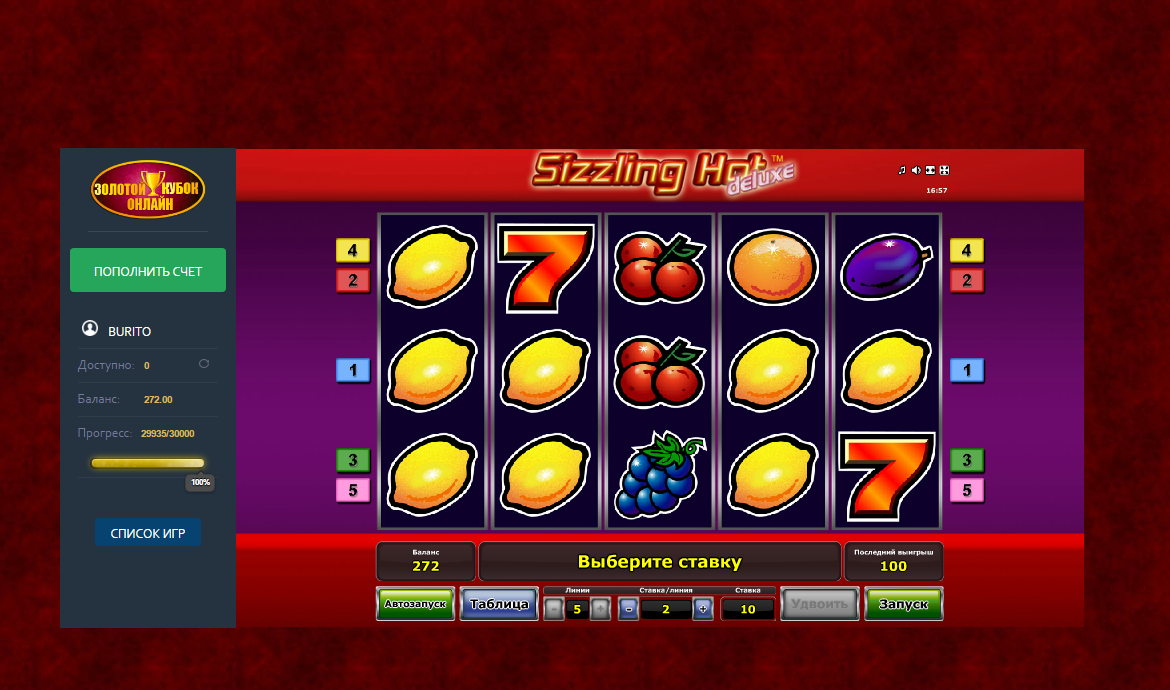Click the Золотой Кубок Онлайн logo

click(x=148, y=189)
